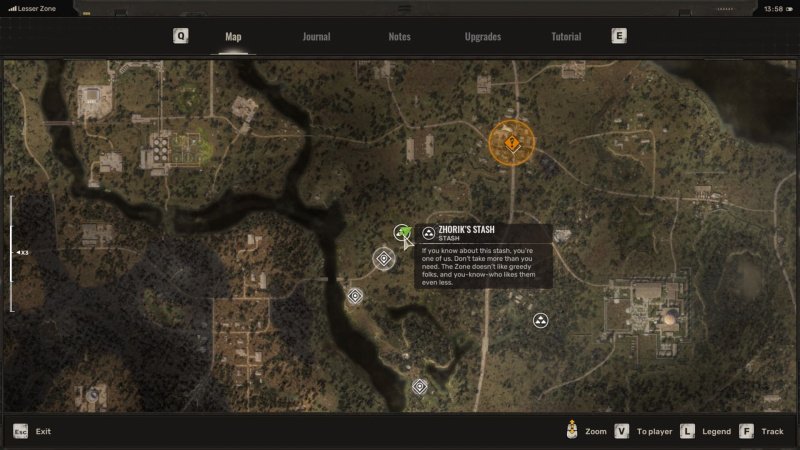Select the white stash marker on the map

pyautogui.click(x=540, y=321)
